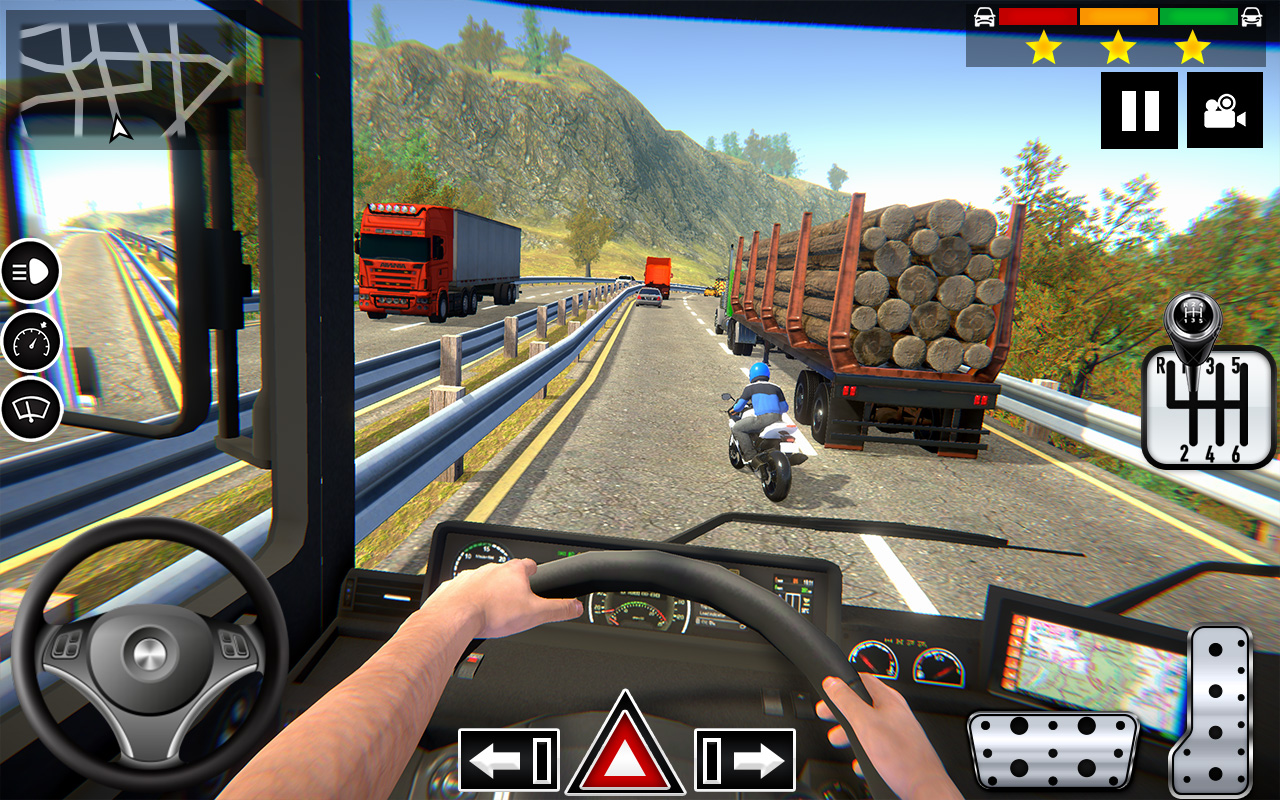Toggle the truck headlights on
This screenshot has width=1280, height=800.
[31, 271]
